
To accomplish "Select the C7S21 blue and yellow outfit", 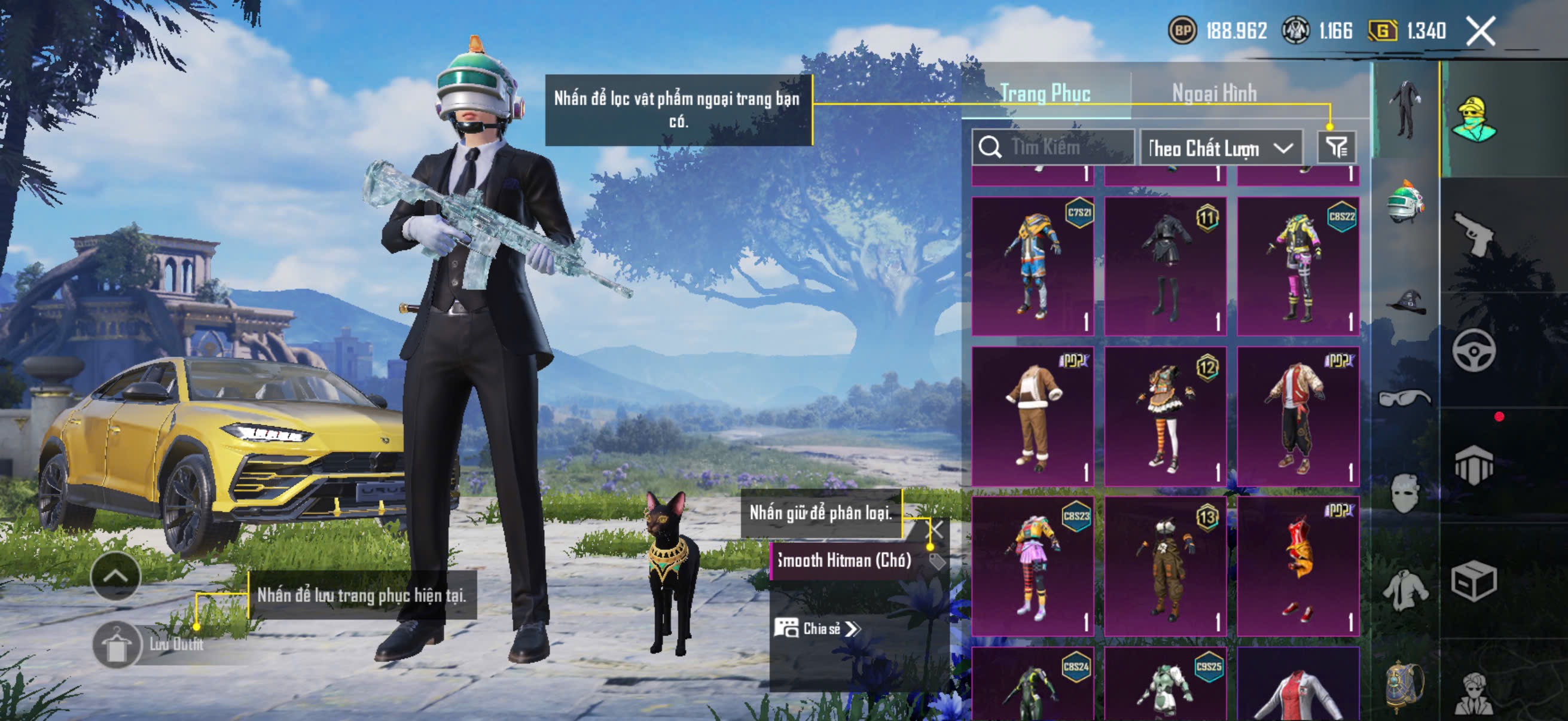I will [x=1032, y=266].
